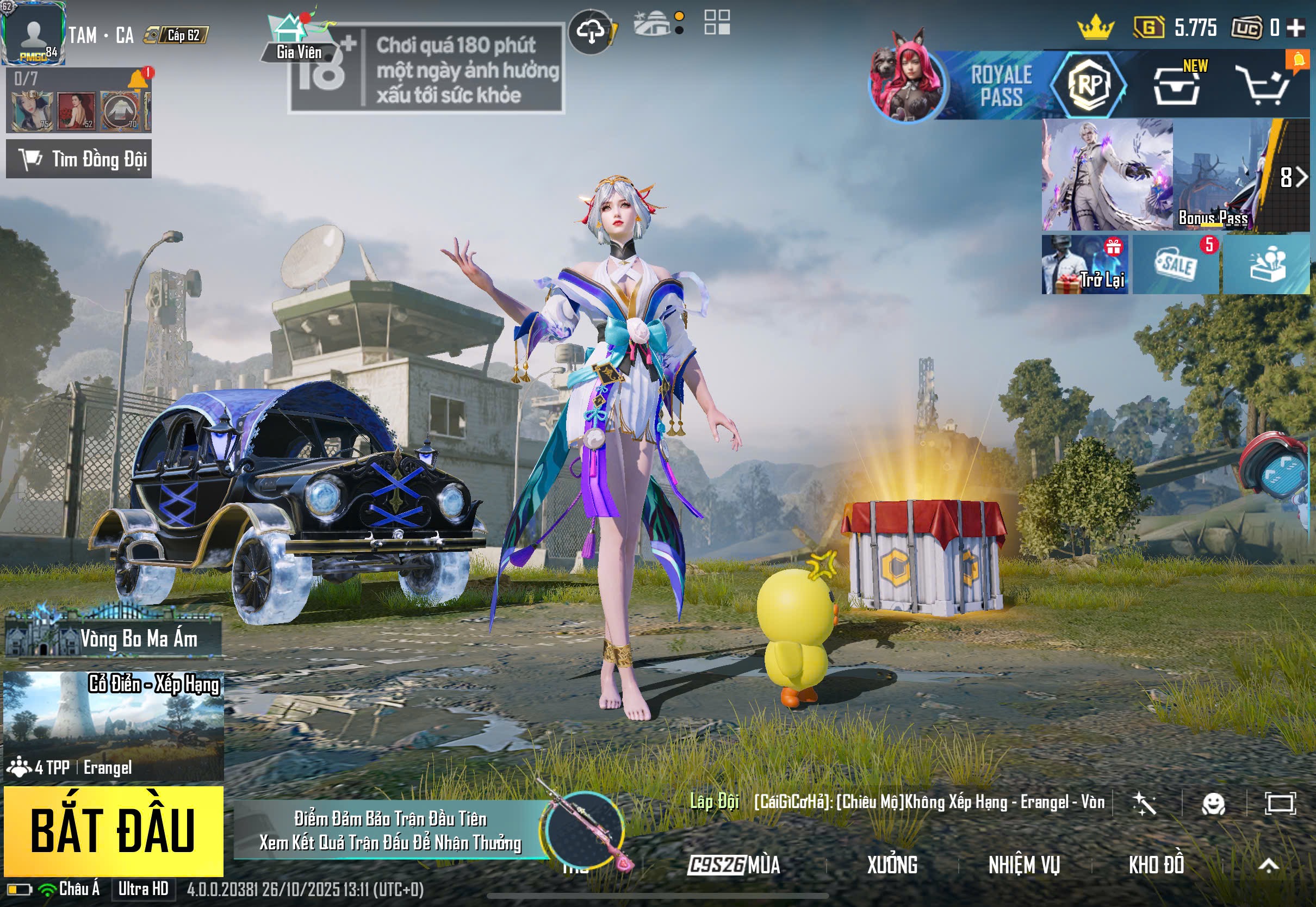Screen dimensions: 1316x907
Task: Expand the bottom menu with the up arrow
Action: tap(1268, 865)
